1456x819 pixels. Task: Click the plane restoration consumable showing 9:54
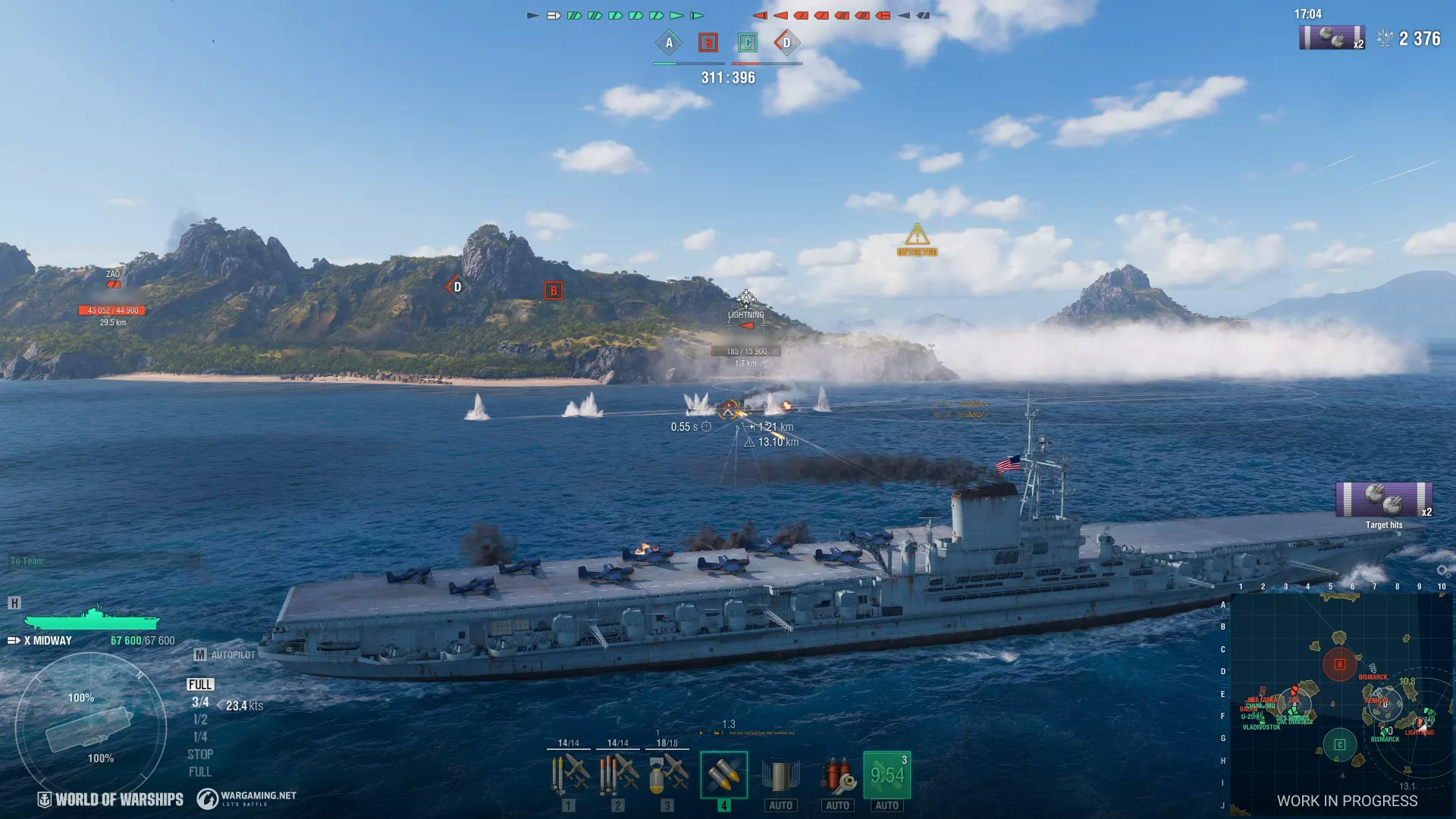coord(886,773)
